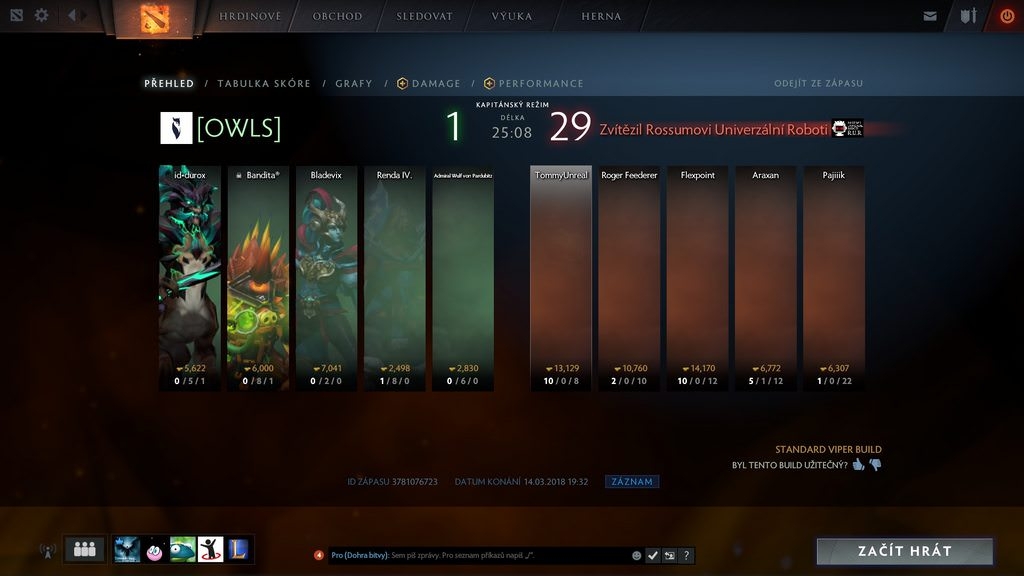
Task: Show the Grafy tab
Action: tap(354, 84)
